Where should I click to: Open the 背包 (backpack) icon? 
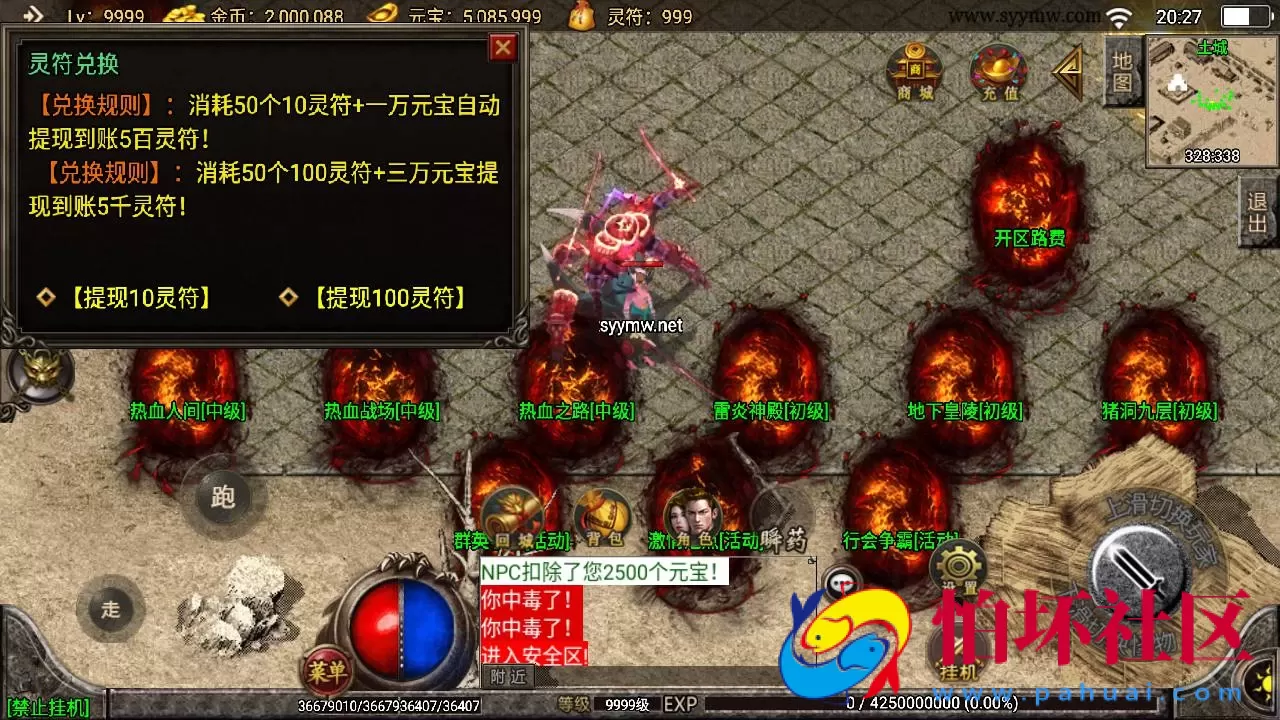coord(601,512)
